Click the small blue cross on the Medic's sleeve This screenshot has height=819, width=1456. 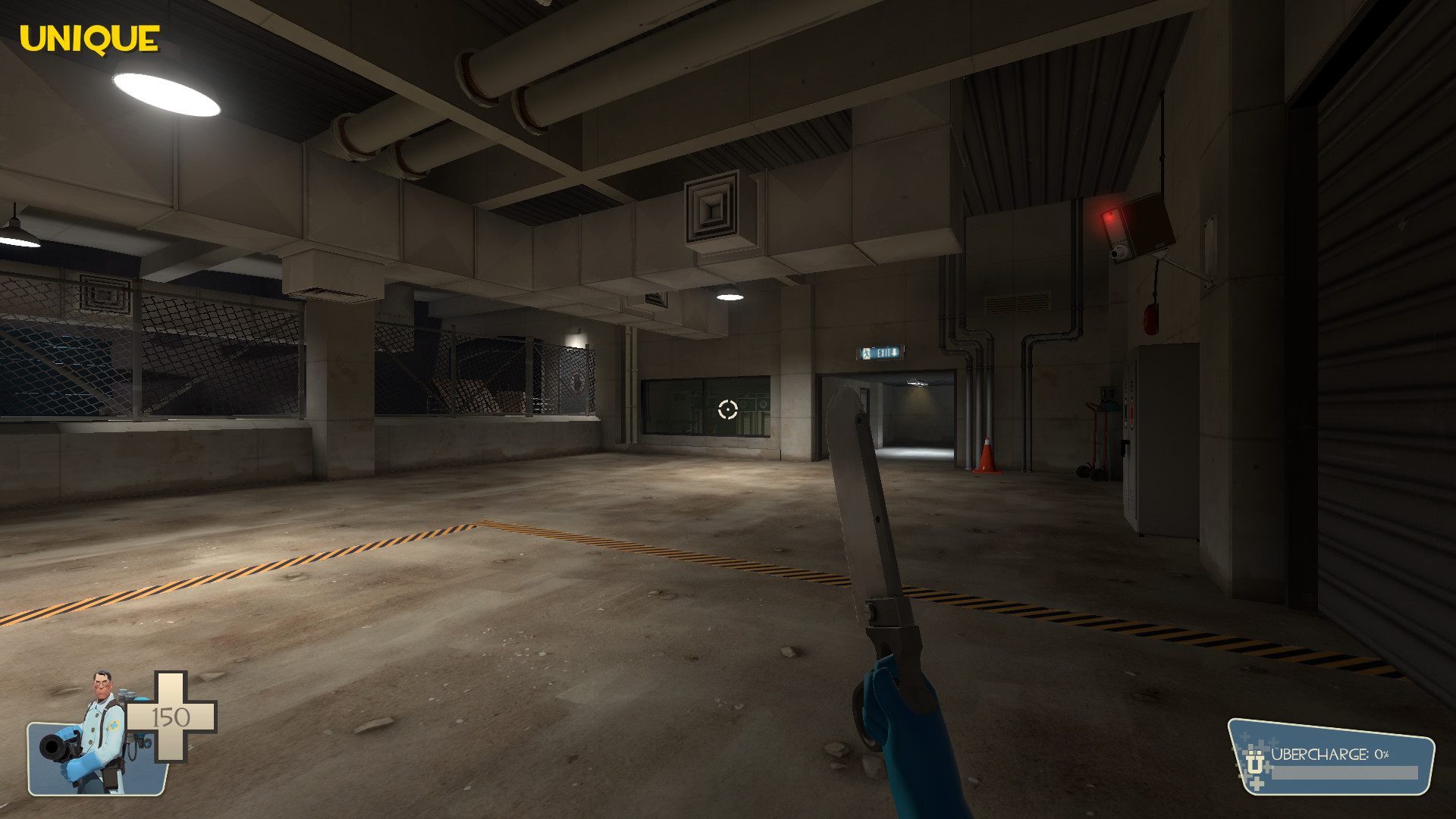click(115, 725)
